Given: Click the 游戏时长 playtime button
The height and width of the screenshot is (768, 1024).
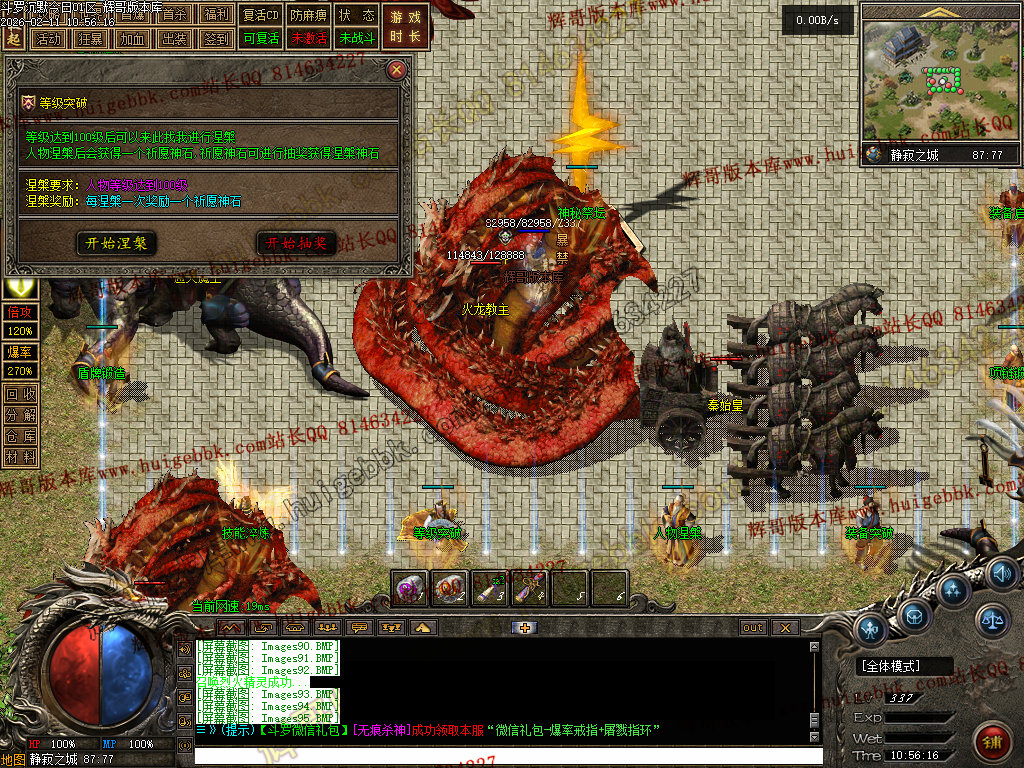Looking at the screenshot, I should click(406, 26).
